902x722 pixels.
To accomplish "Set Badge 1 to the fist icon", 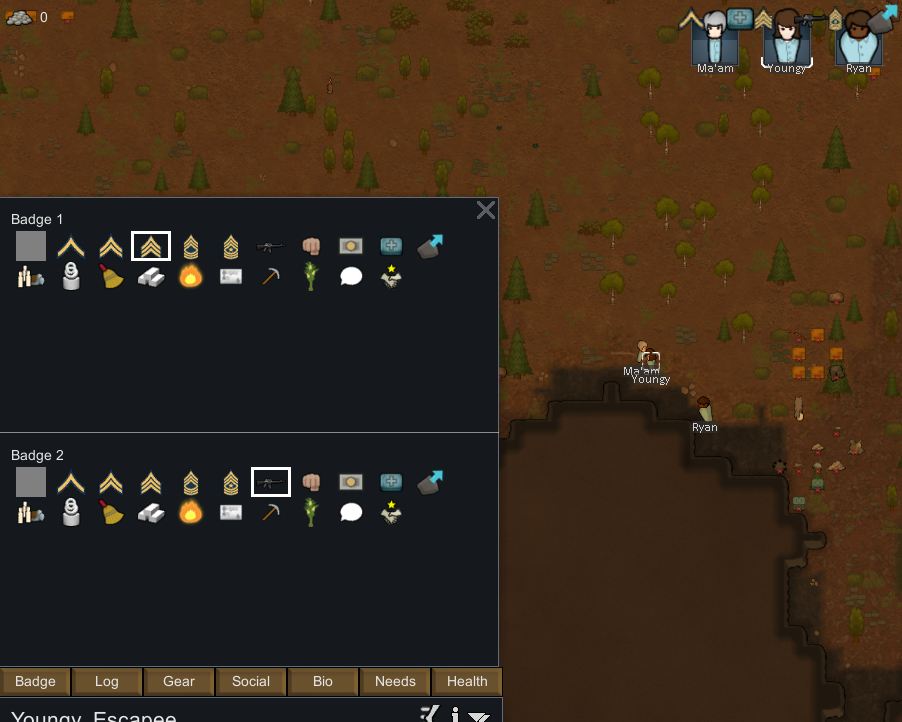I will 311,246.
